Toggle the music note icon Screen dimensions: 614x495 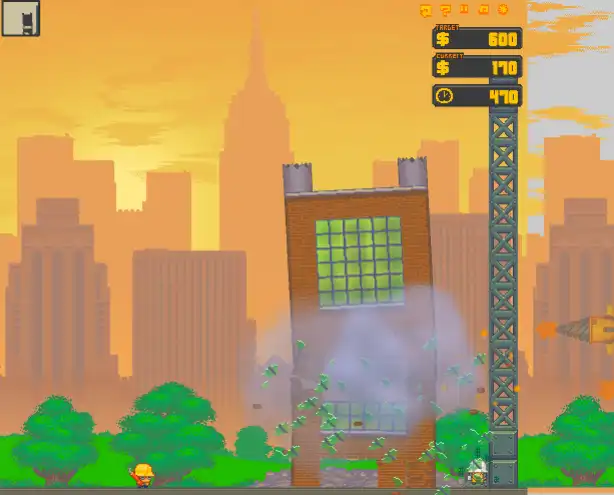[x=484, y=10]
